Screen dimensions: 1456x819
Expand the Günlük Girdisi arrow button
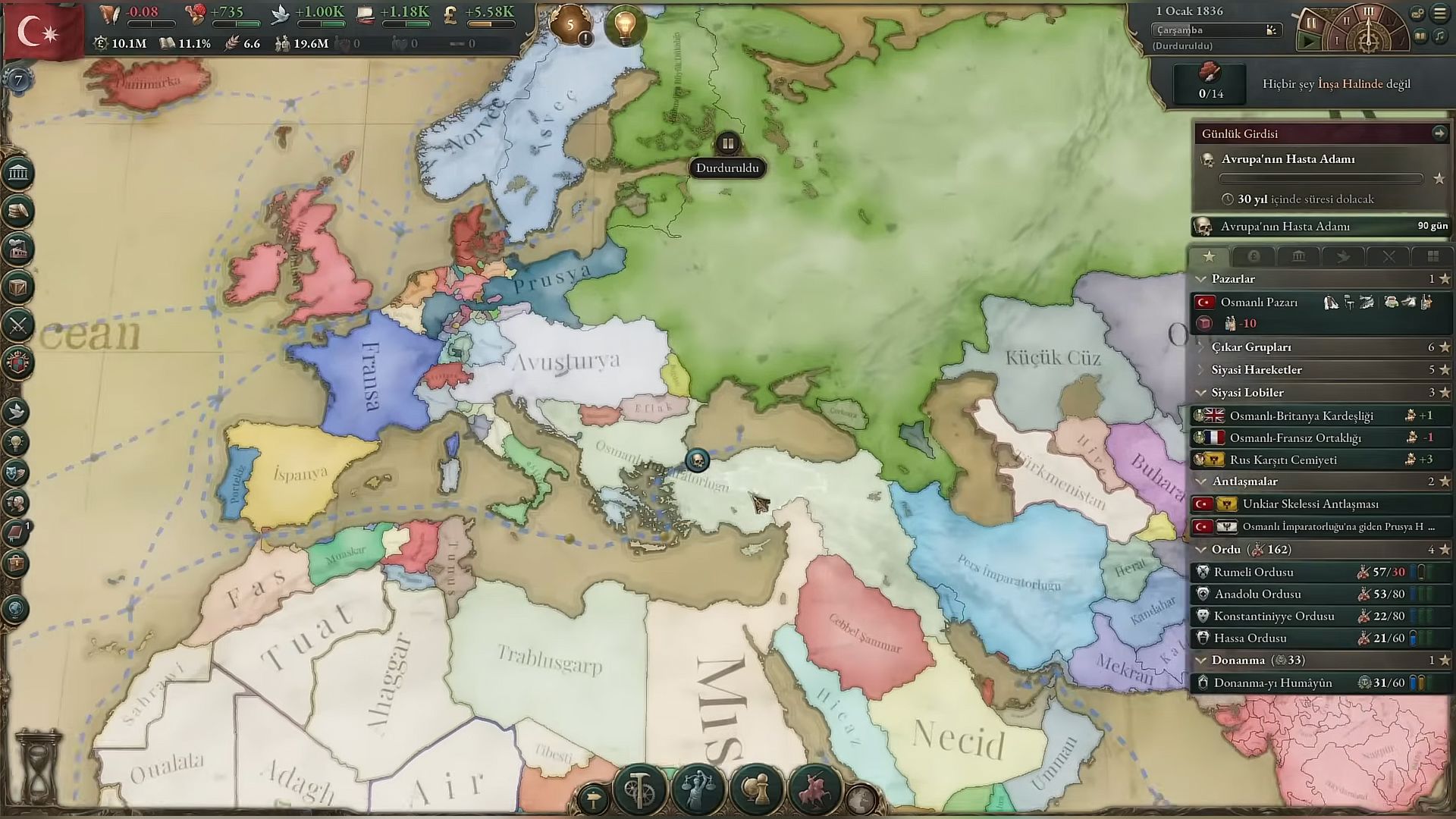1439,133
